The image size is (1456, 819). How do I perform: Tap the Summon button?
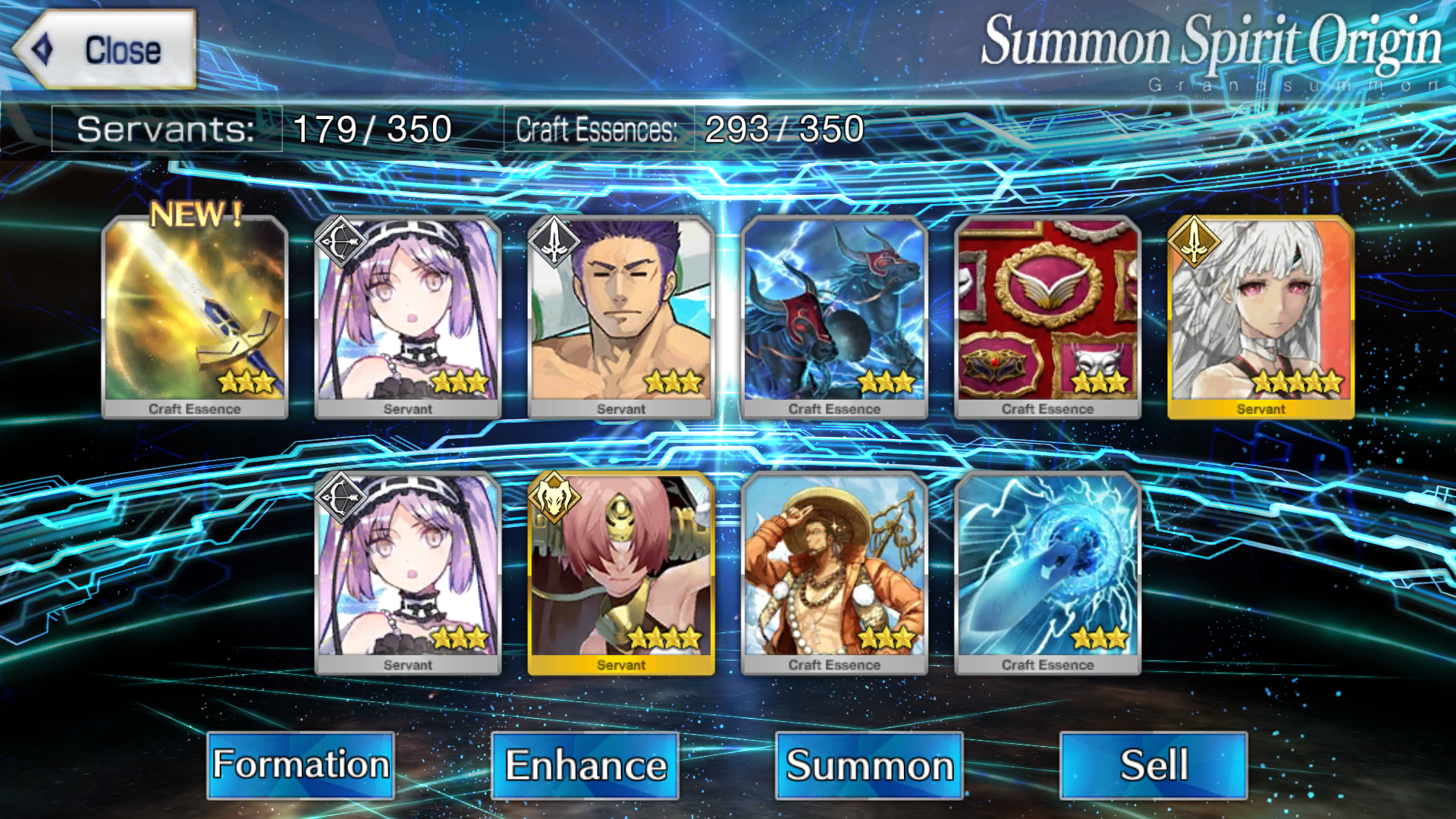[x=869, y=764]
